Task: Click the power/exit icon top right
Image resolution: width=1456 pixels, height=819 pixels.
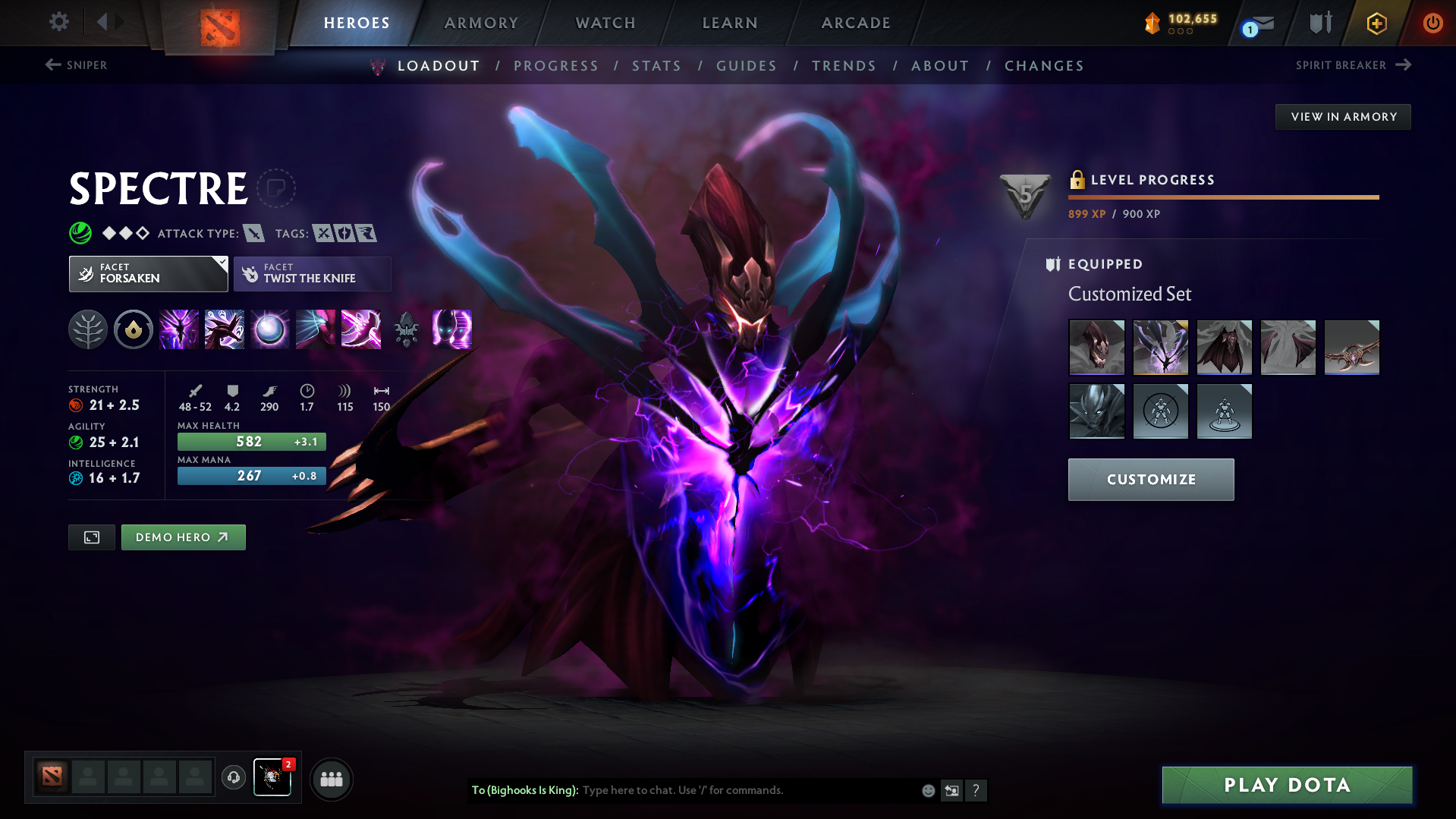Action: click(1432, 23)
